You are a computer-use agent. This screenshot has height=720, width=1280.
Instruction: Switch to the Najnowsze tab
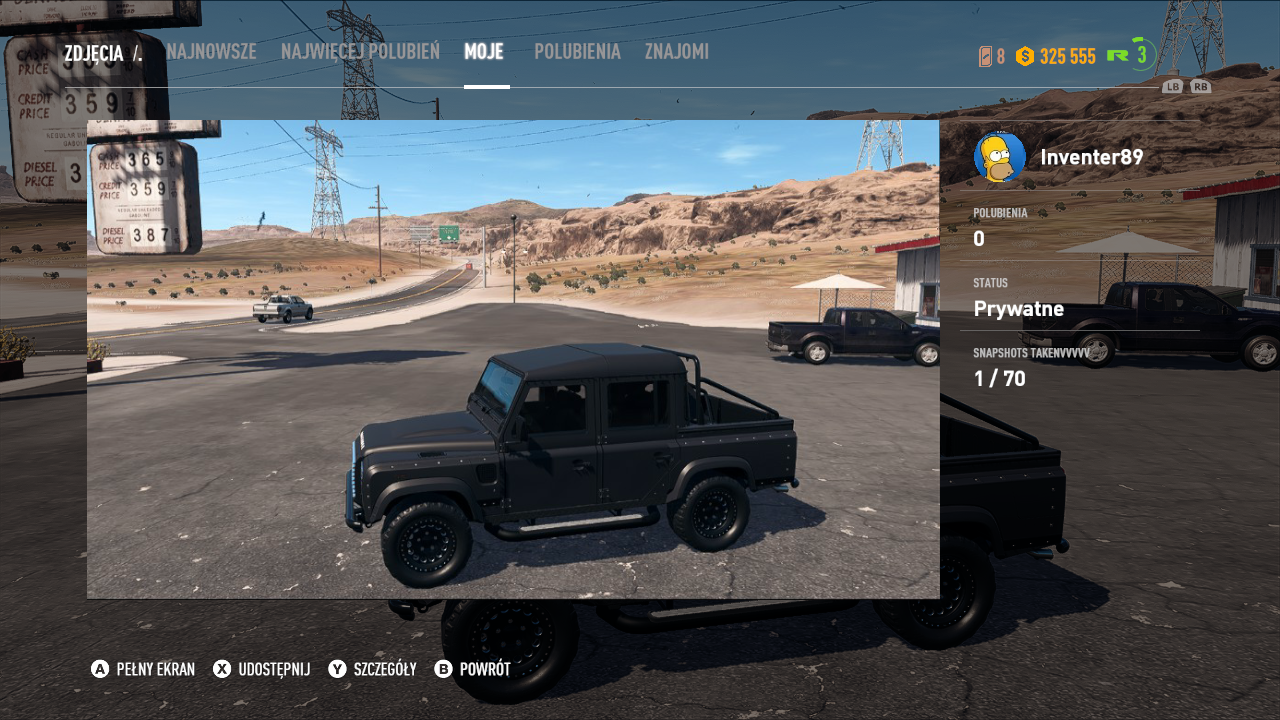tap(211, 52)
